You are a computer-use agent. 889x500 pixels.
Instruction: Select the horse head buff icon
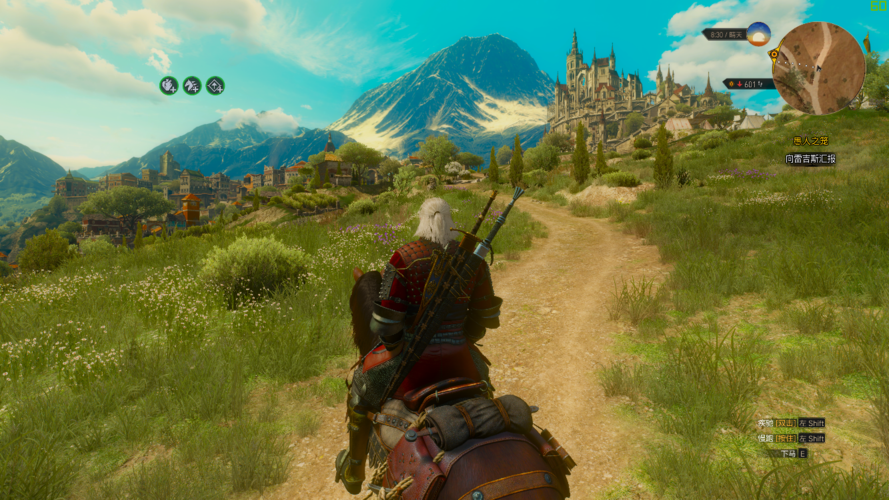[x=191, y=86]
